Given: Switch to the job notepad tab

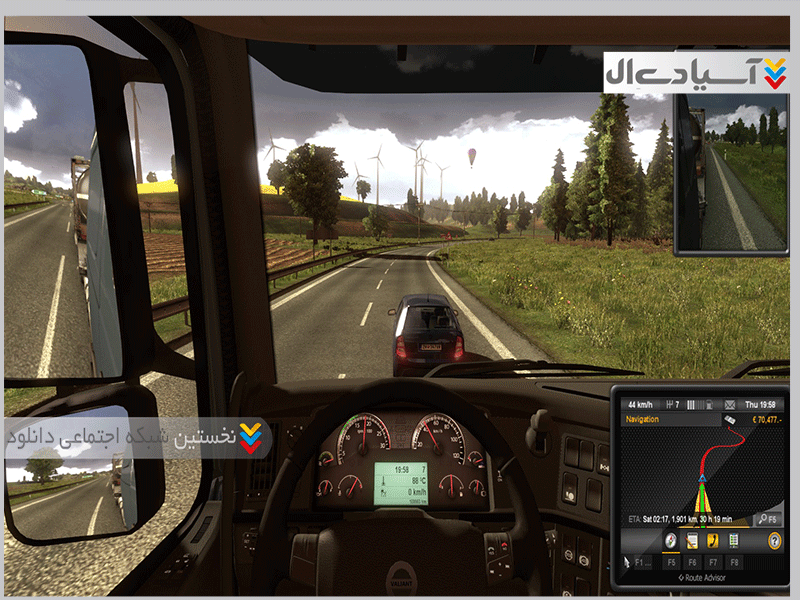Looking at the screenshot, I should pyautogui.click(x=692, y=541).
